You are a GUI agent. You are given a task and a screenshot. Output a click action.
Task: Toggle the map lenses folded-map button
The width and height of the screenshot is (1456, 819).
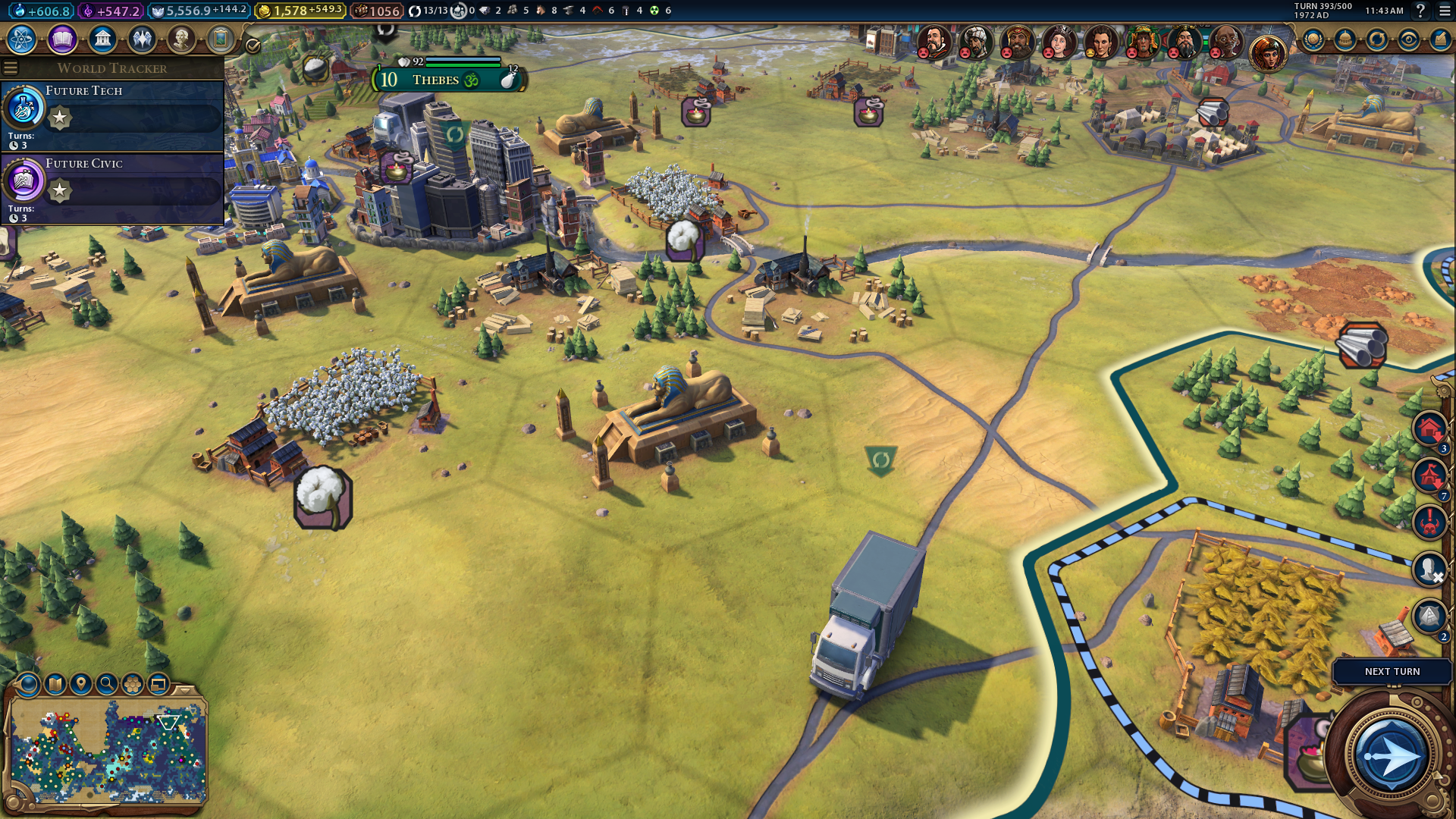tap(55, 684)
